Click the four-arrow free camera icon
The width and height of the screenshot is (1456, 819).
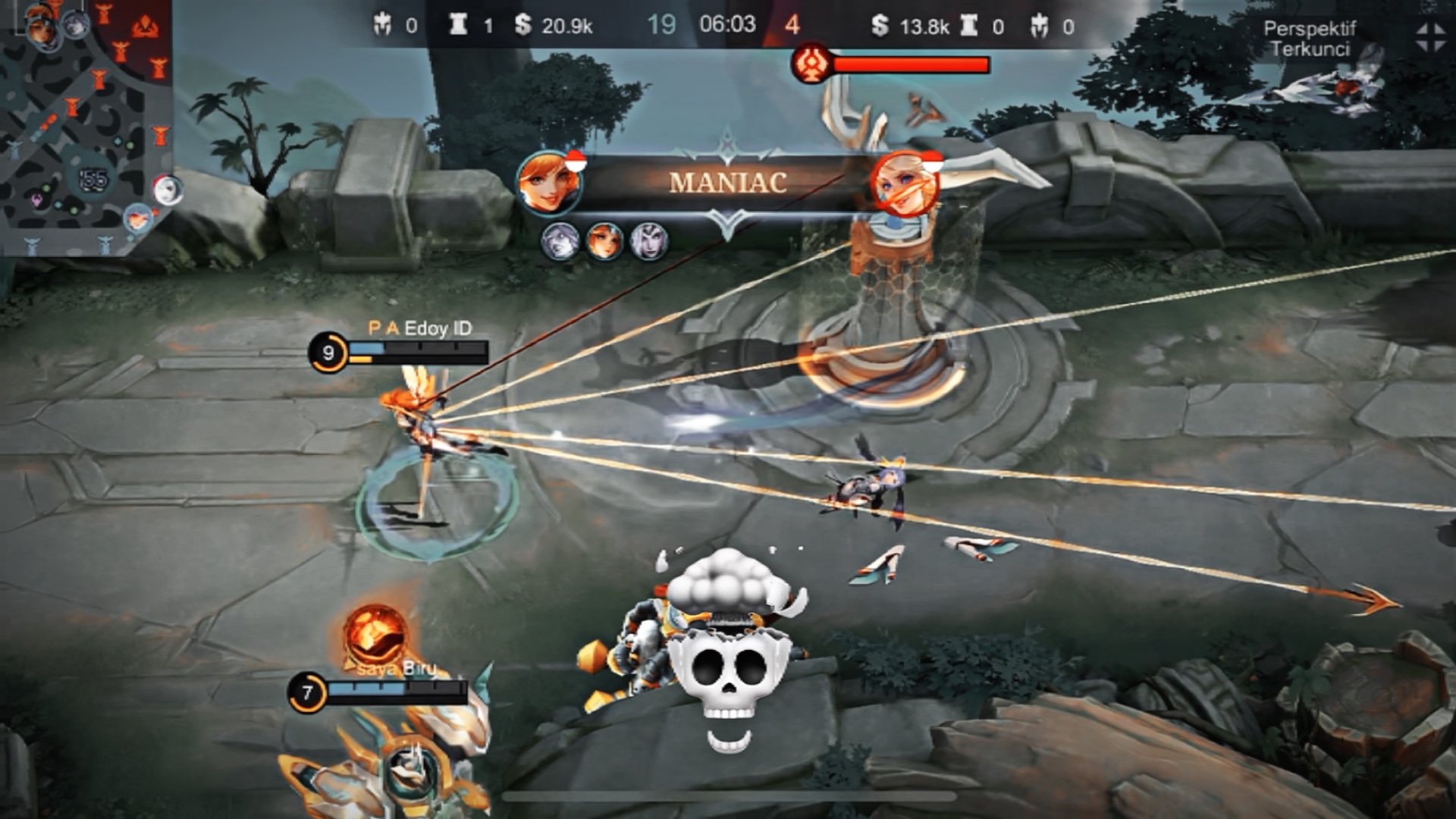tap(1429, 37)
